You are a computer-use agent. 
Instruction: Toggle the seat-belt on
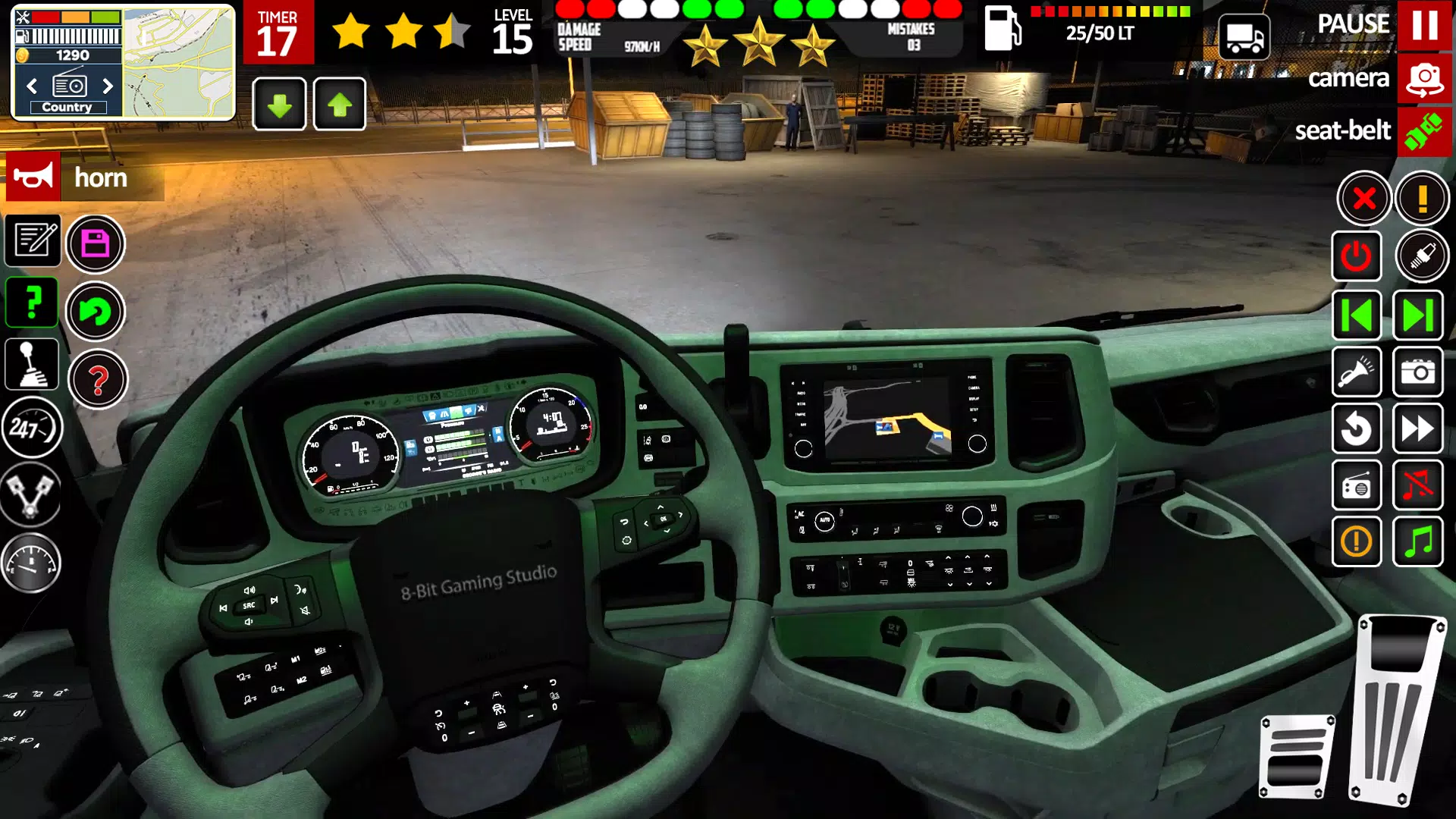(1426, 131)
